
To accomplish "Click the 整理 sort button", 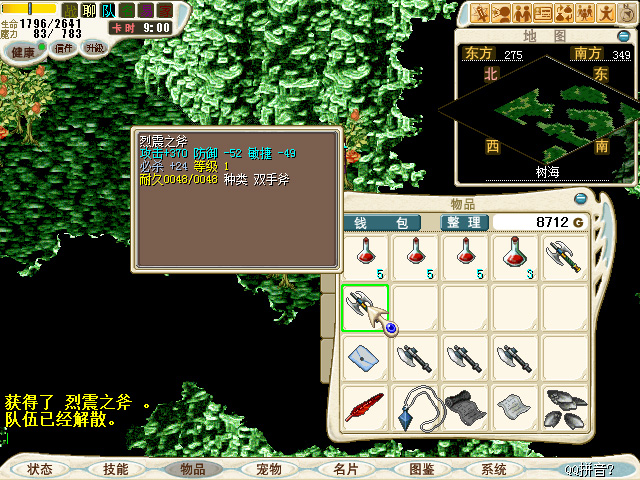I will point(465,221).
